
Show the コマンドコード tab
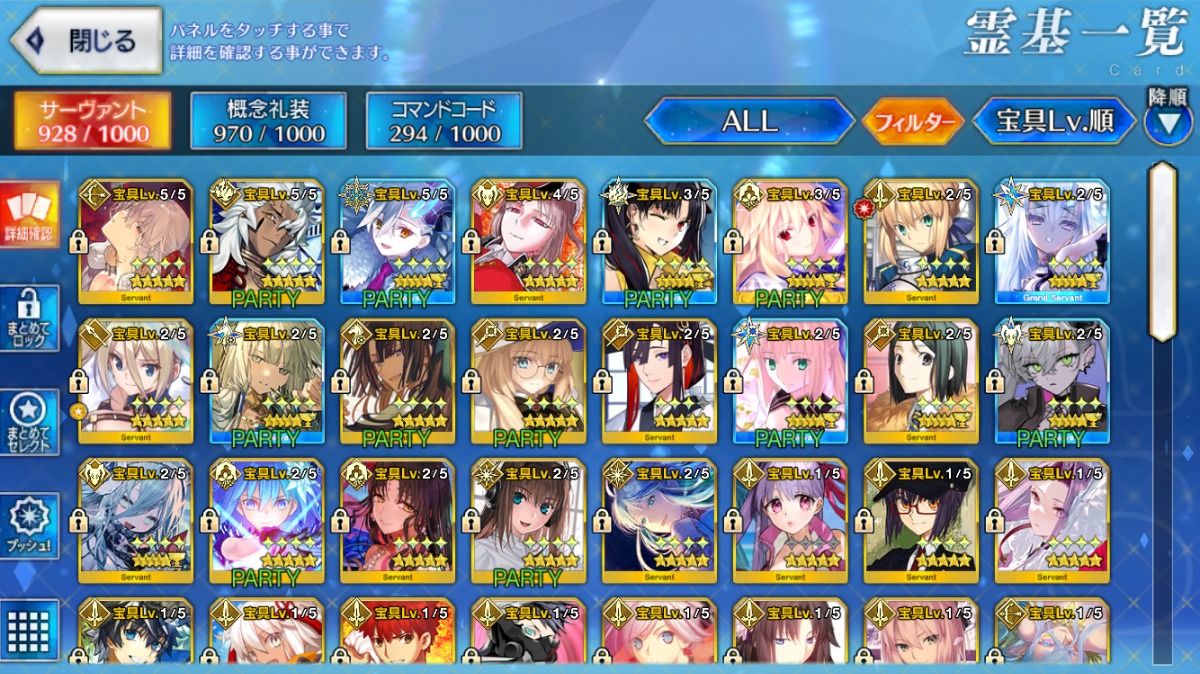[x=444, y=121]
